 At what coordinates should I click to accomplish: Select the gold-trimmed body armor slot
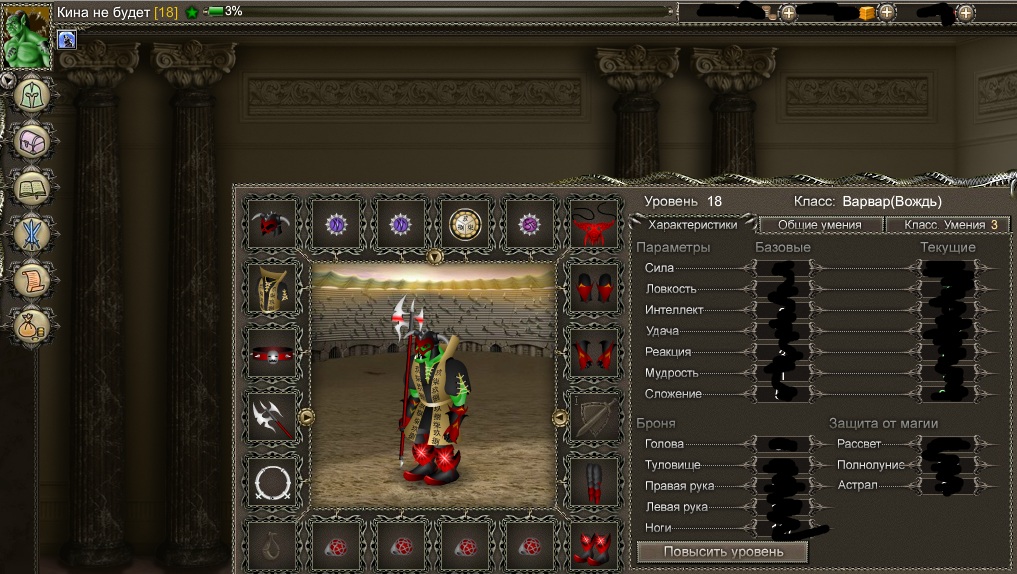click(x=273, y=290)
